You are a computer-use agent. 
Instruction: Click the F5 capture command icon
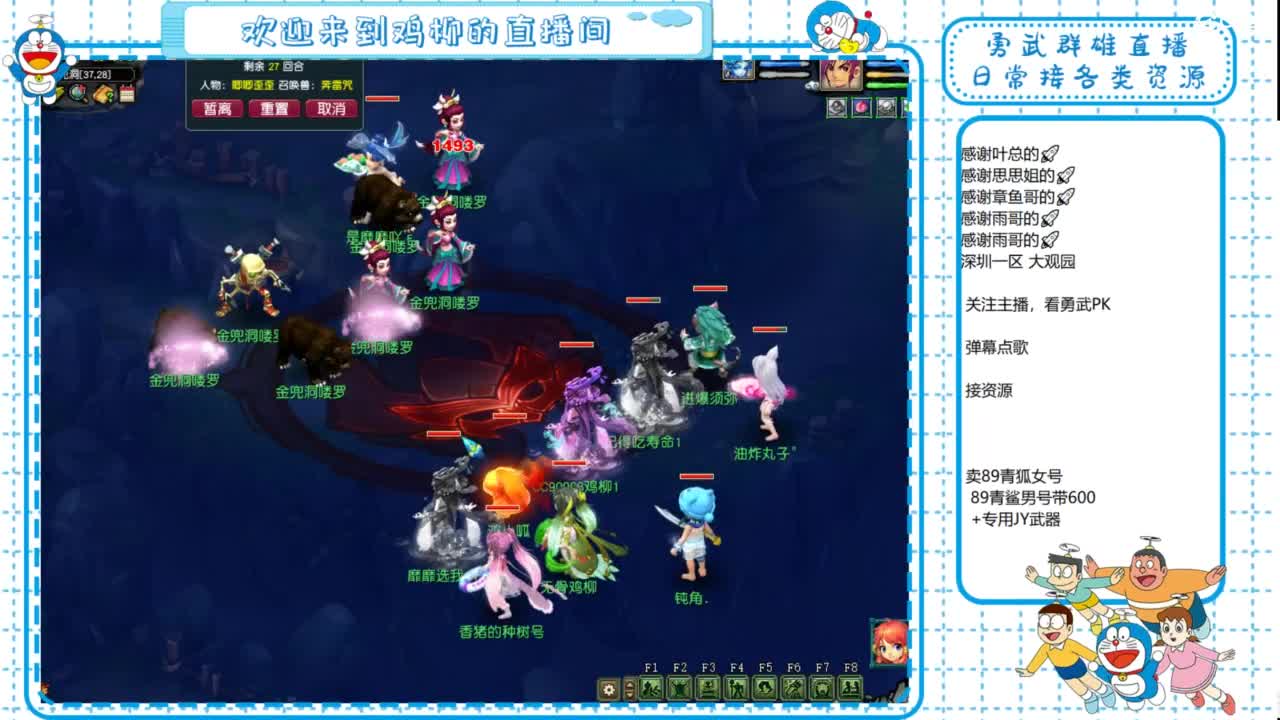pos(763,687)
